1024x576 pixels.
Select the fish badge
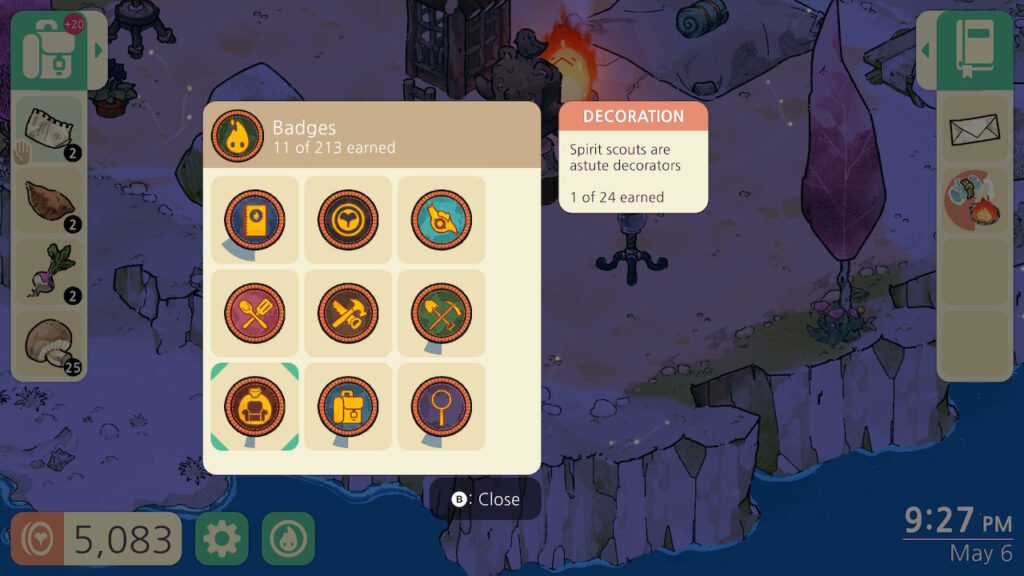point(441,219)
